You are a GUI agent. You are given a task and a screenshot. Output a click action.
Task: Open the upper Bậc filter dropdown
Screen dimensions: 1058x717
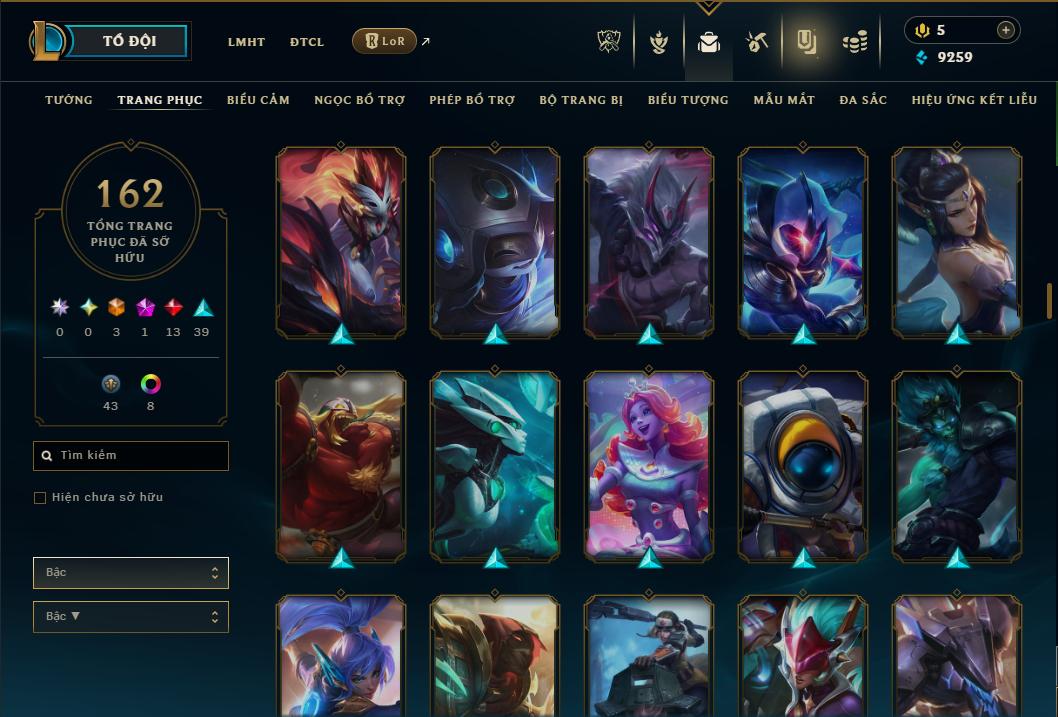tap(130, 573)
